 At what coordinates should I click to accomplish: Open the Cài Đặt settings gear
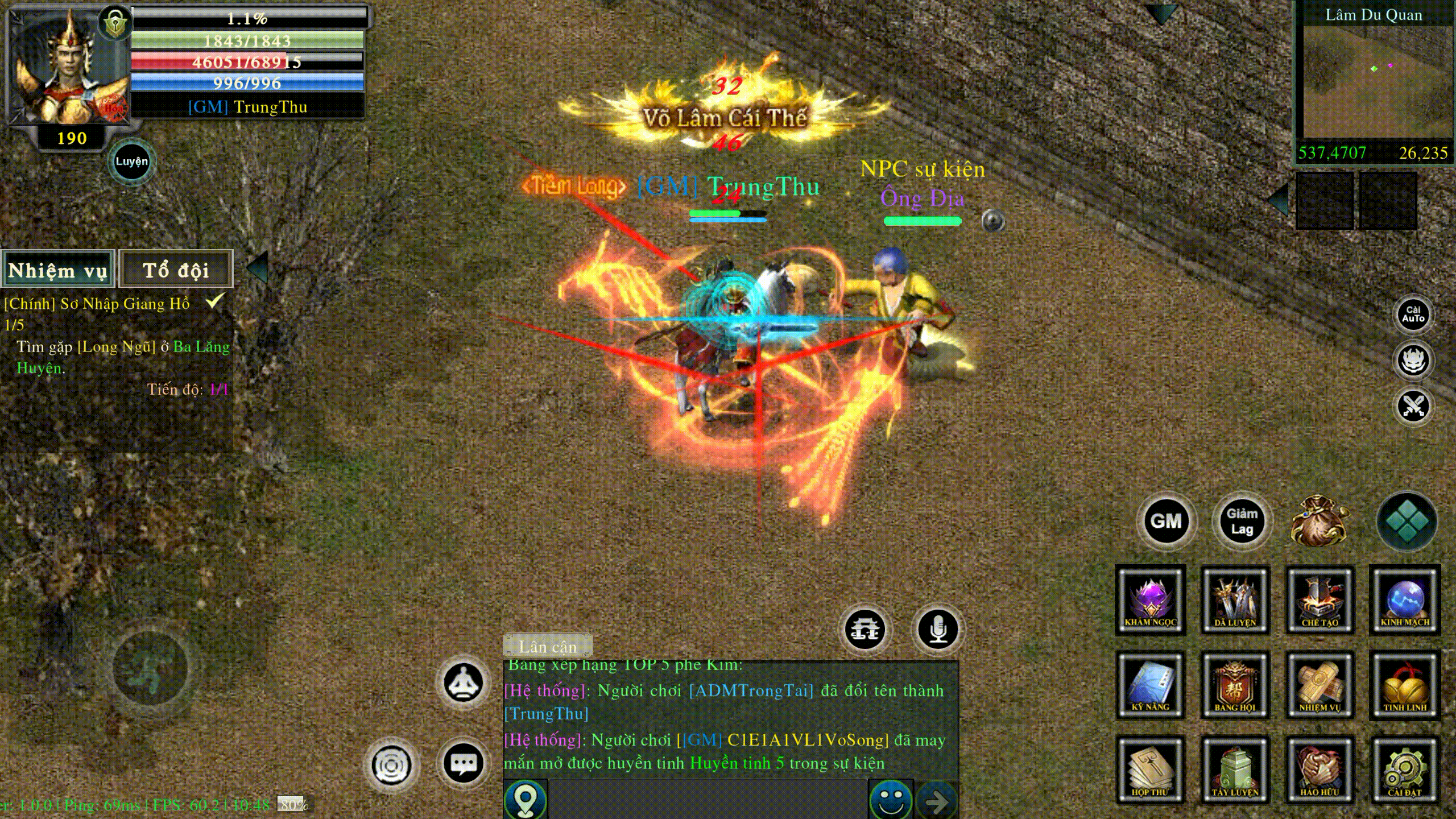(1405, 769)
